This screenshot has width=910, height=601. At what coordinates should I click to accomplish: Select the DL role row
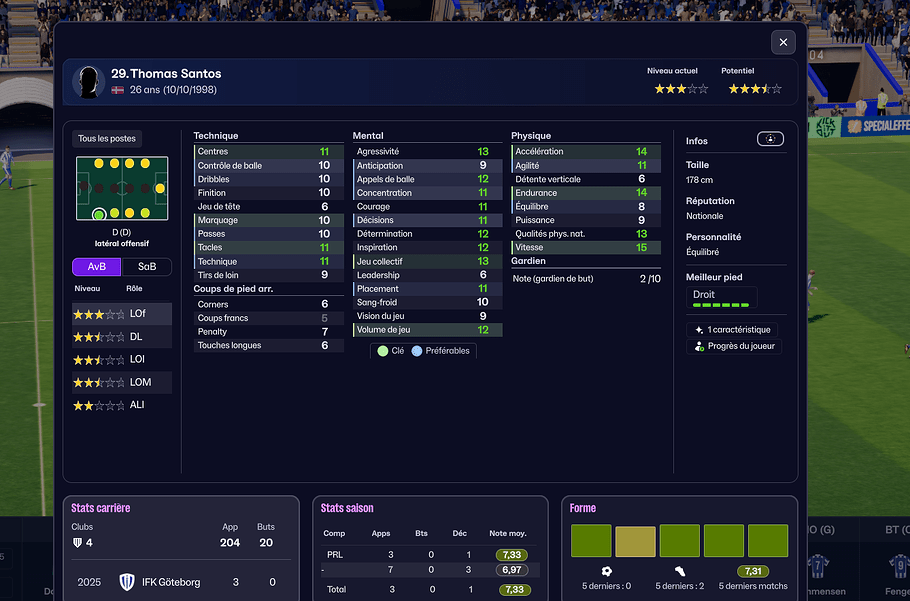click(x=121, y=337)
